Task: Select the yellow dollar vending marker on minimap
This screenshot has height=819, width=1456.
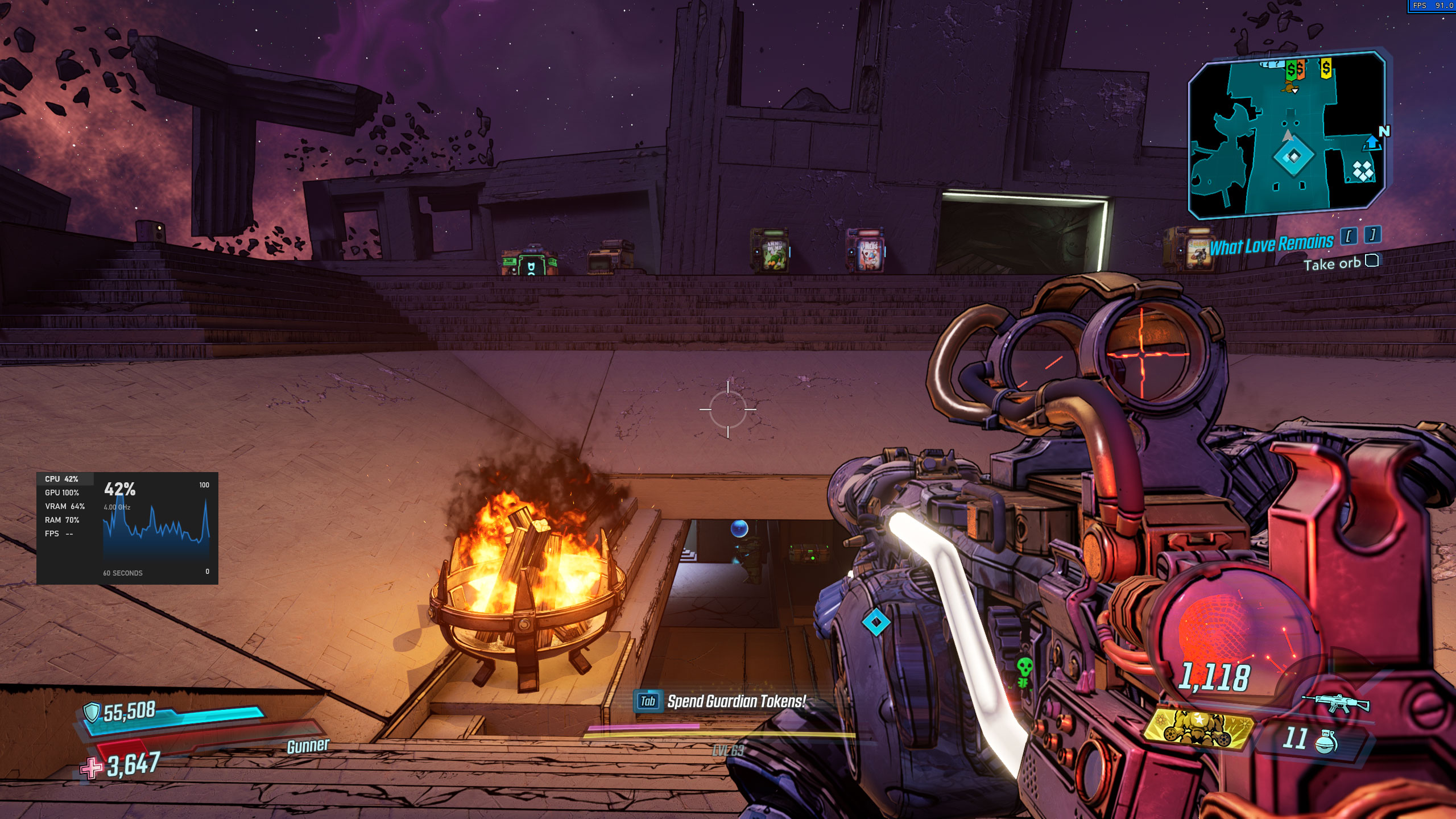Action: click(x=1326, y=69)
